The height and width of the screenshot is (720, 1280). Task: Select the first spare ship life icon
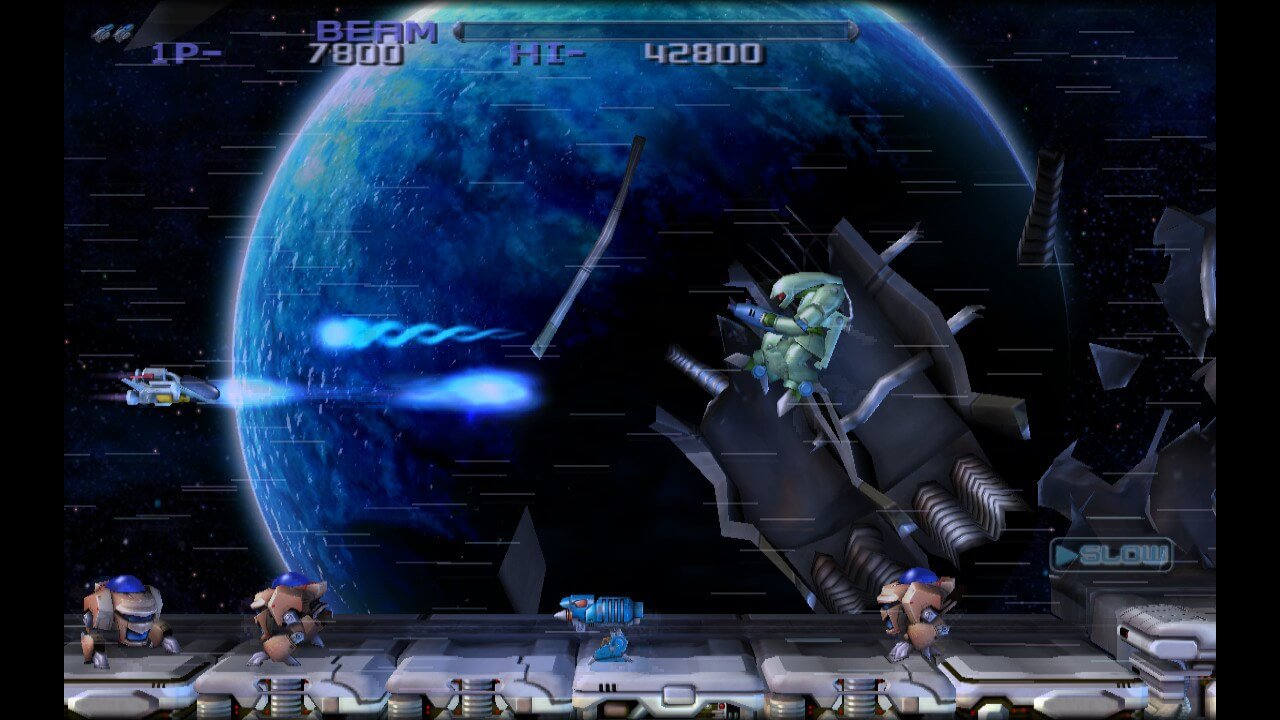tap(102, 33)
